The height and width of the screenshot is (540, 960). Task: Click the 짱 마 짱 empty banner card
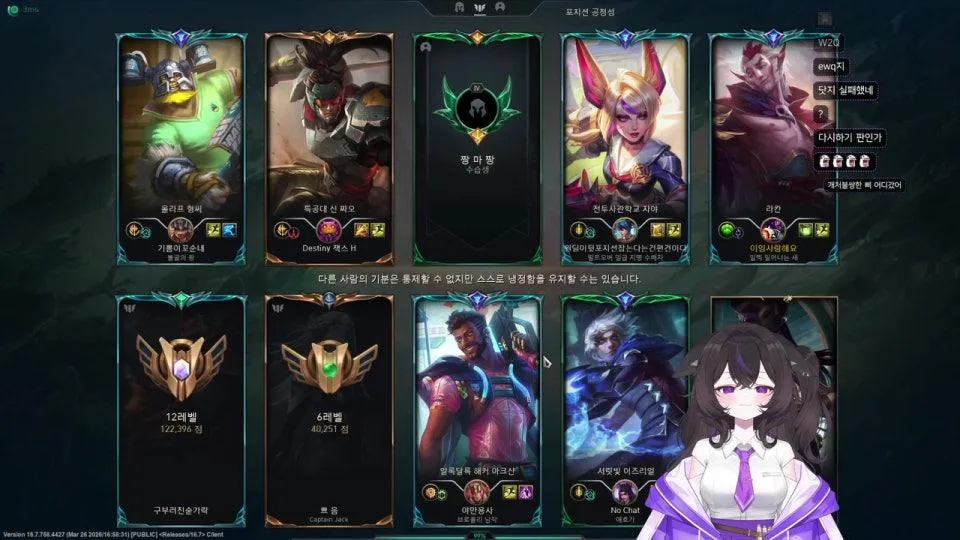[477, 150]
